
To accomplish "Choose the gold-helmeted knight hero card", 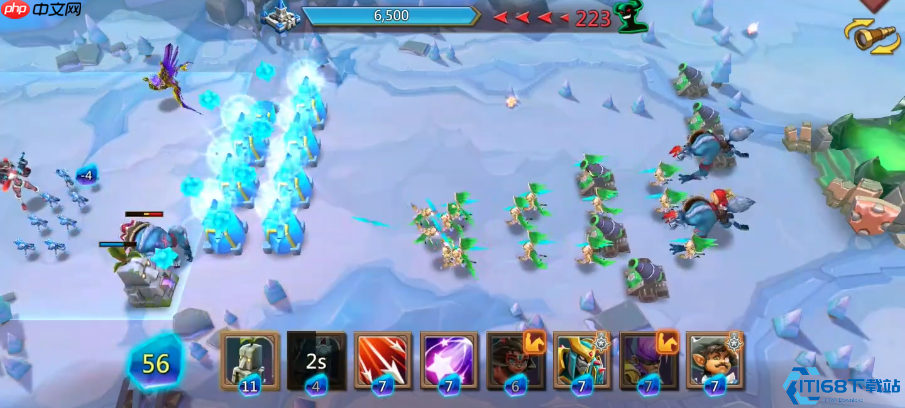I will click(583, 360).
